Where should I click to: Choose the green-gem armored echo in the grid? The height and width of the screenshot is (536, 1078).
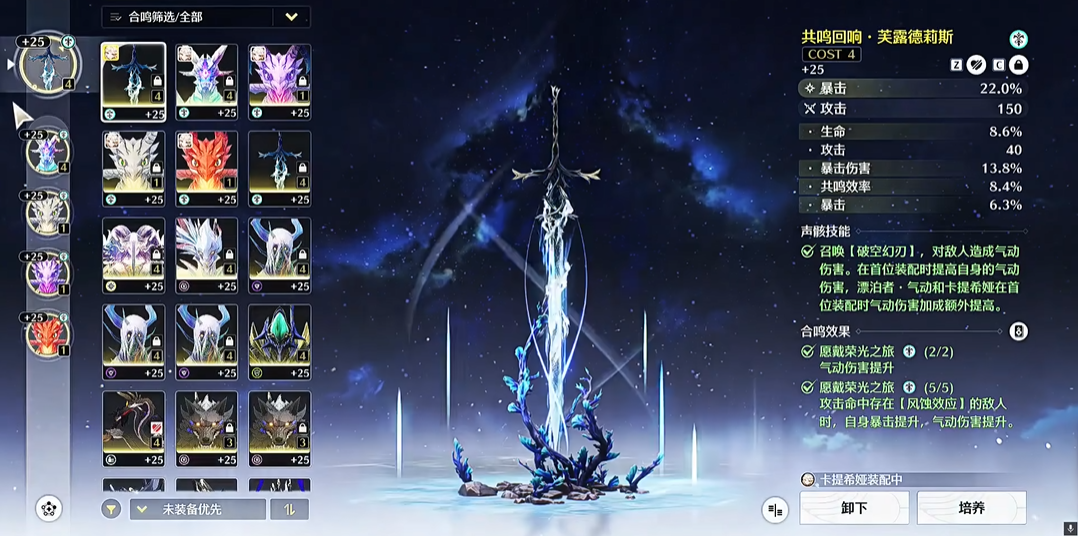click(x=280, y=341)
